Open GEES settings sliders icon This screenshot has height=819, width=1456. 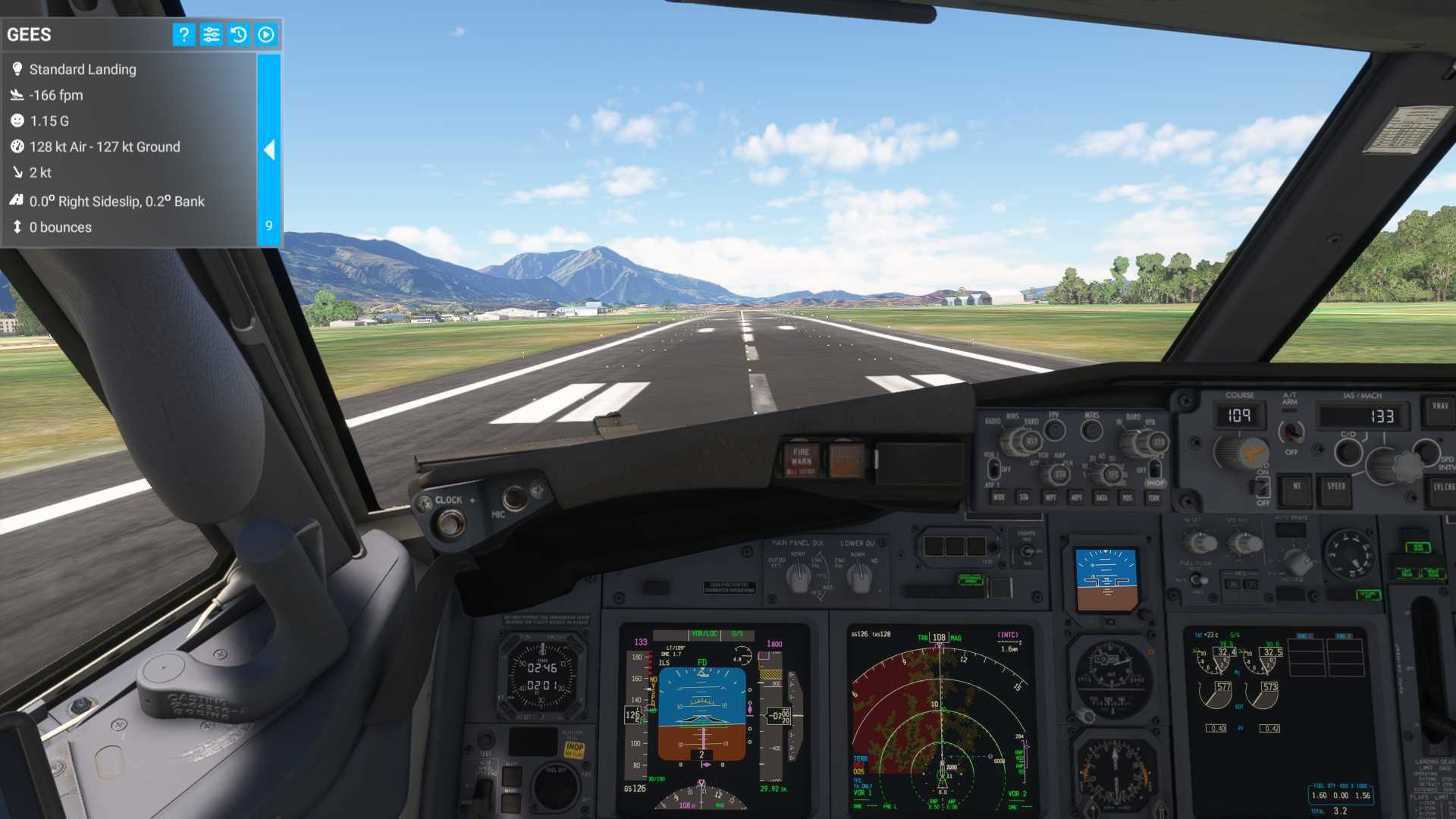(x=211, y=34)
